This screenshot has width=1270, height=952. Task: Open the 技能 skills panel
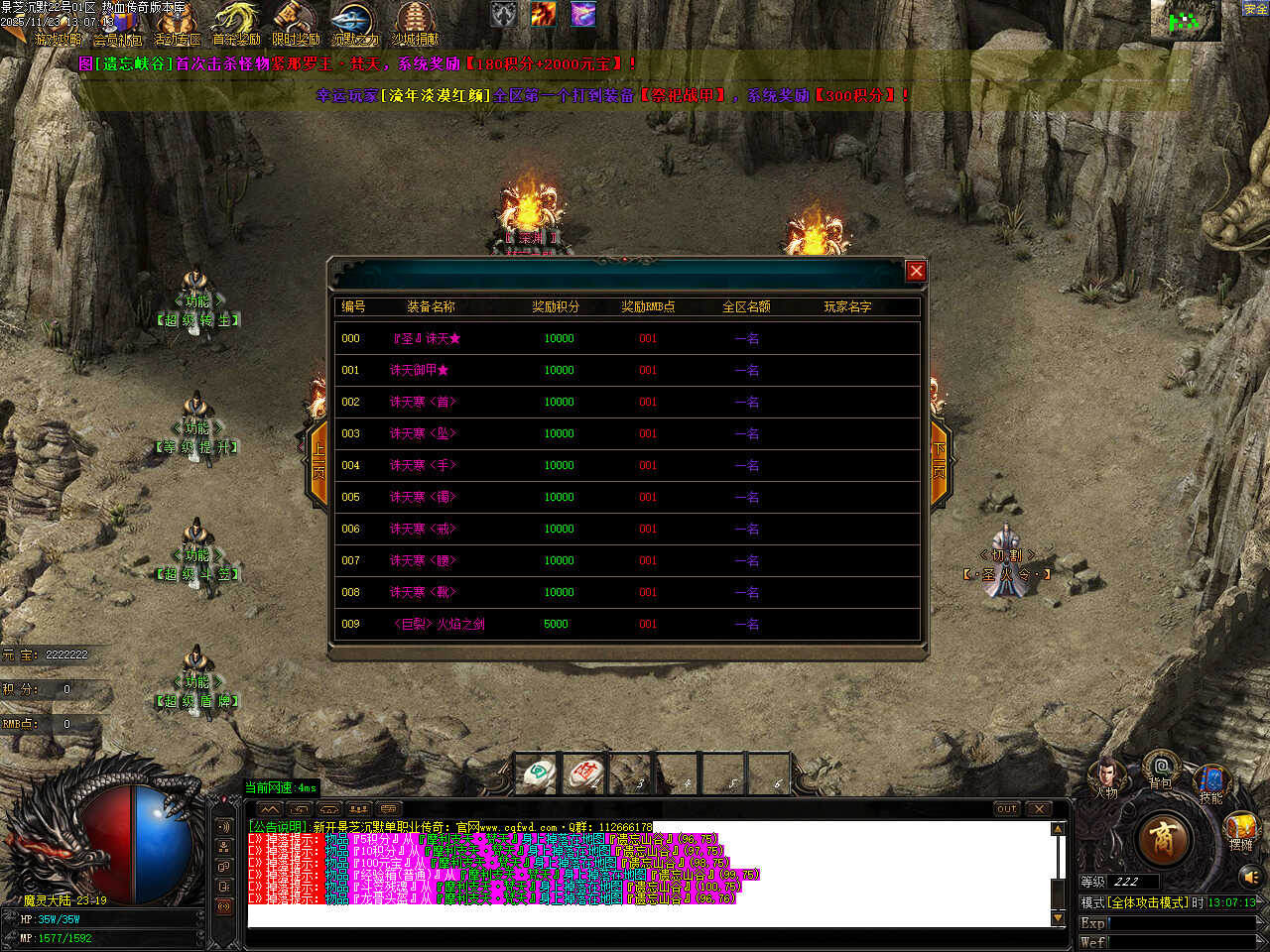click(x=1211, y=781)
